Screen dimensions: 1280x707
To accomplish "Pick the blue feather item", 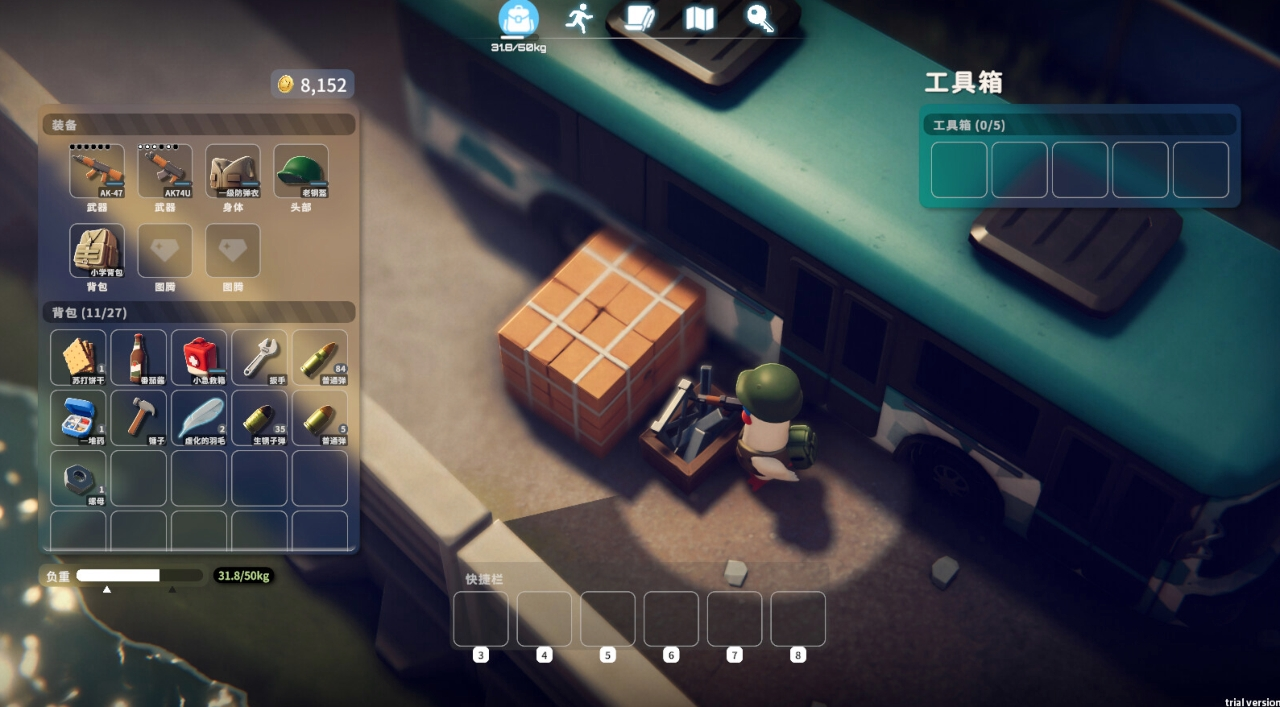I will coord(199,417).
